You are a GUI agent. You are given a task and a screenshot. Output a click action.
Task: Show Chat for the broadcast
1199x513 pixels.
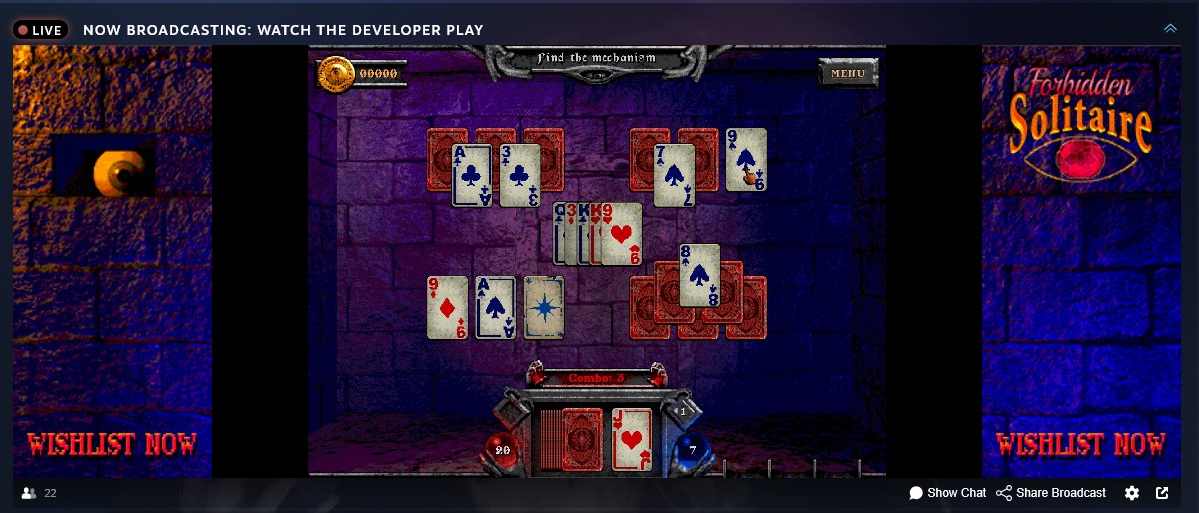click(x=947, y=493)
